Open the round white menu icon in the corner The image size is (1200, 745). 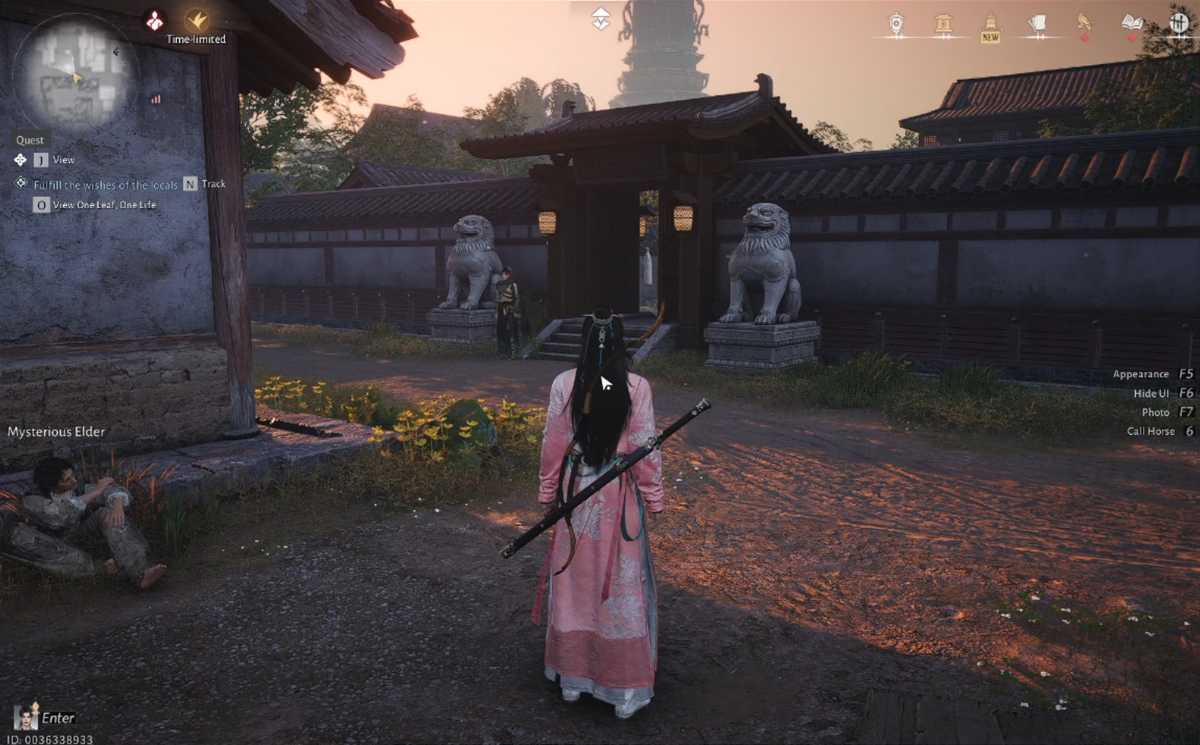pos(1180,20)
